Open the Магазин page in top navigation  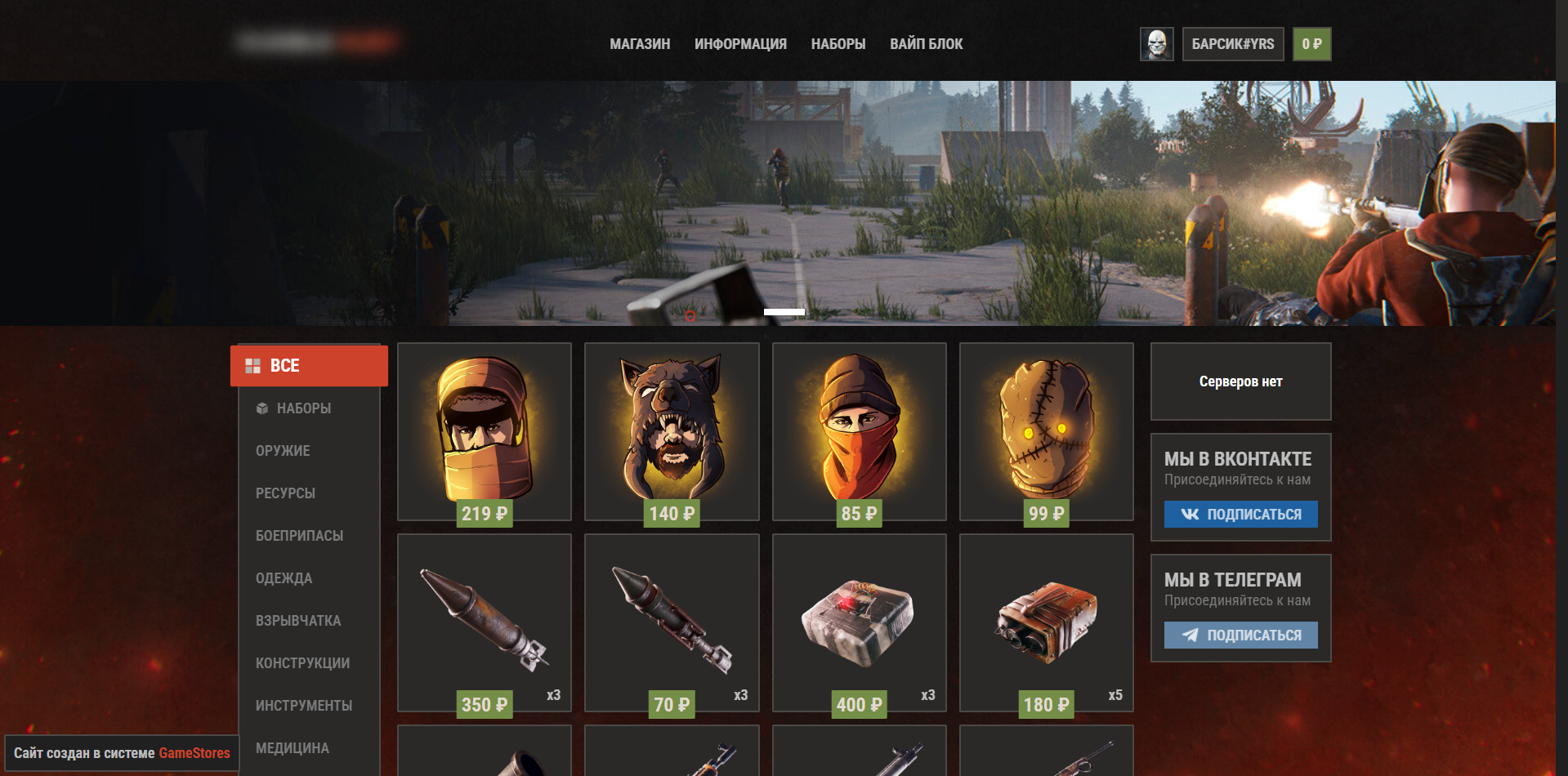tap(640, 44)
